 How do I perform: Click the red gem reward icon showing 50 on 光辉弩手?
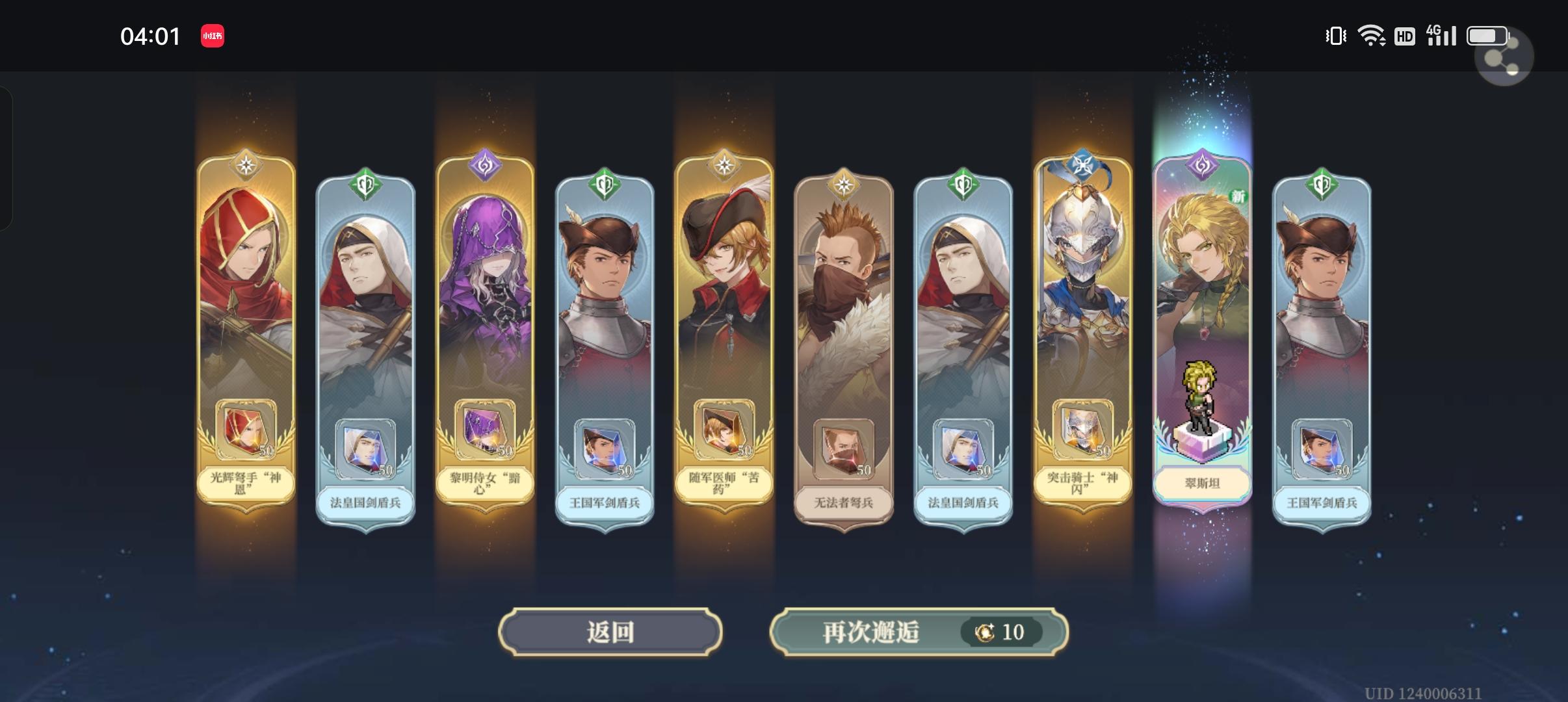point(246,430)
